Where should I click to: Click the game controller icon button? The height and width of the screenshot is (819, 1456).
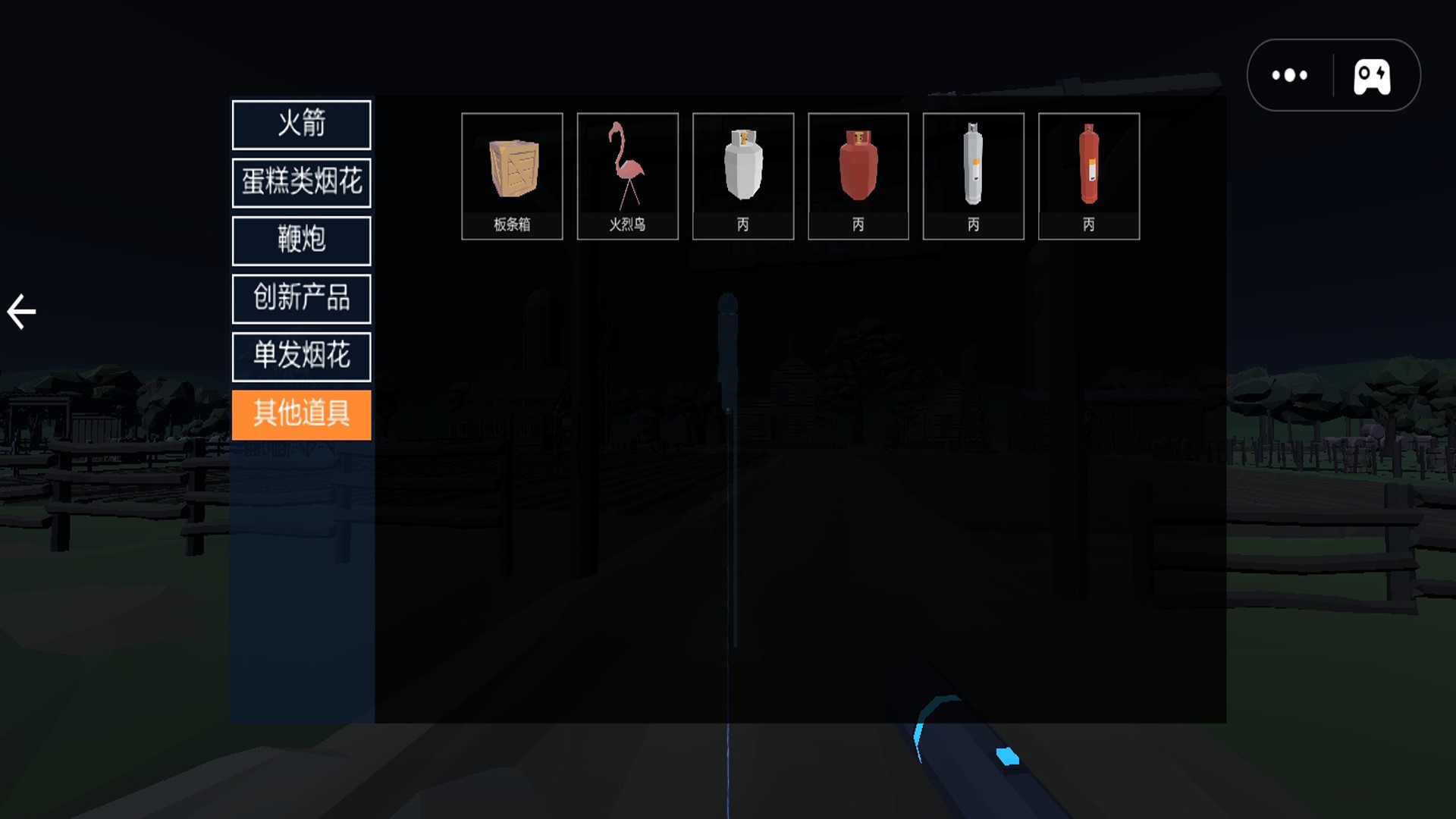pyautogui.click(x=1372, y=76)
